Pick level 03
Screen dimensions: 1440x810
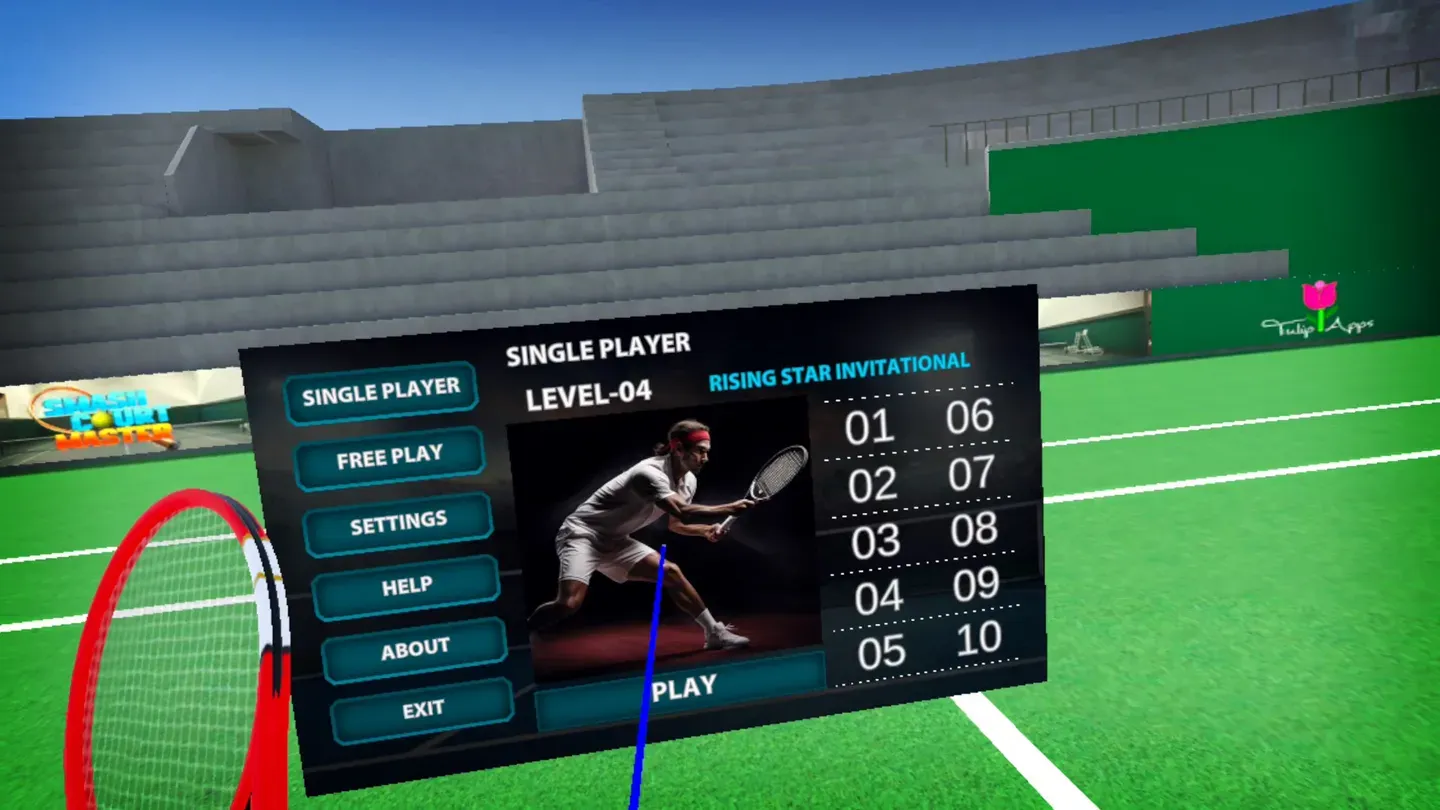click(x=876, y=541)
